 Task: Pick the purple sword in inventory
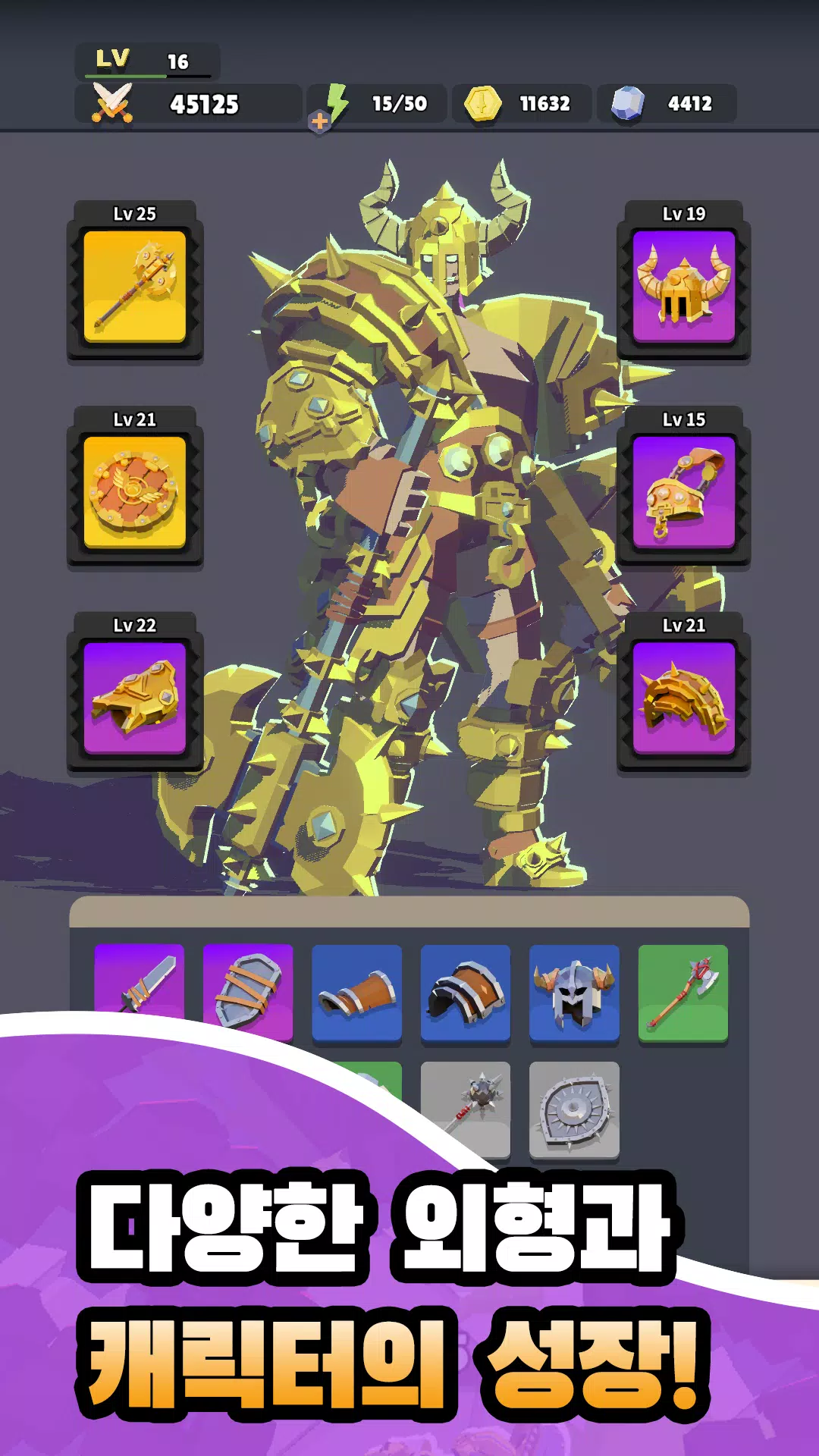click(x=140, y=982)
